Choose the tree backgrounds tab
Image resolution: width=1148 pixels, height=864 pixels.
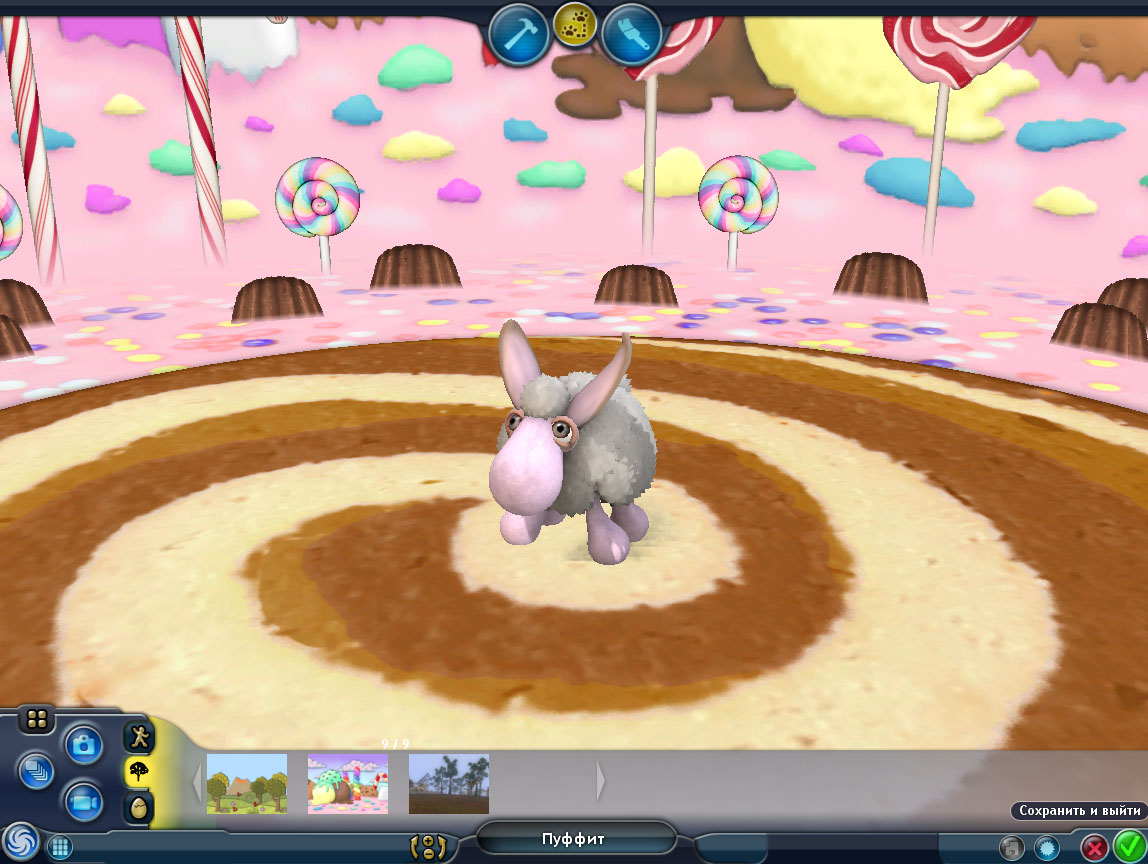(x=138, y=772)
